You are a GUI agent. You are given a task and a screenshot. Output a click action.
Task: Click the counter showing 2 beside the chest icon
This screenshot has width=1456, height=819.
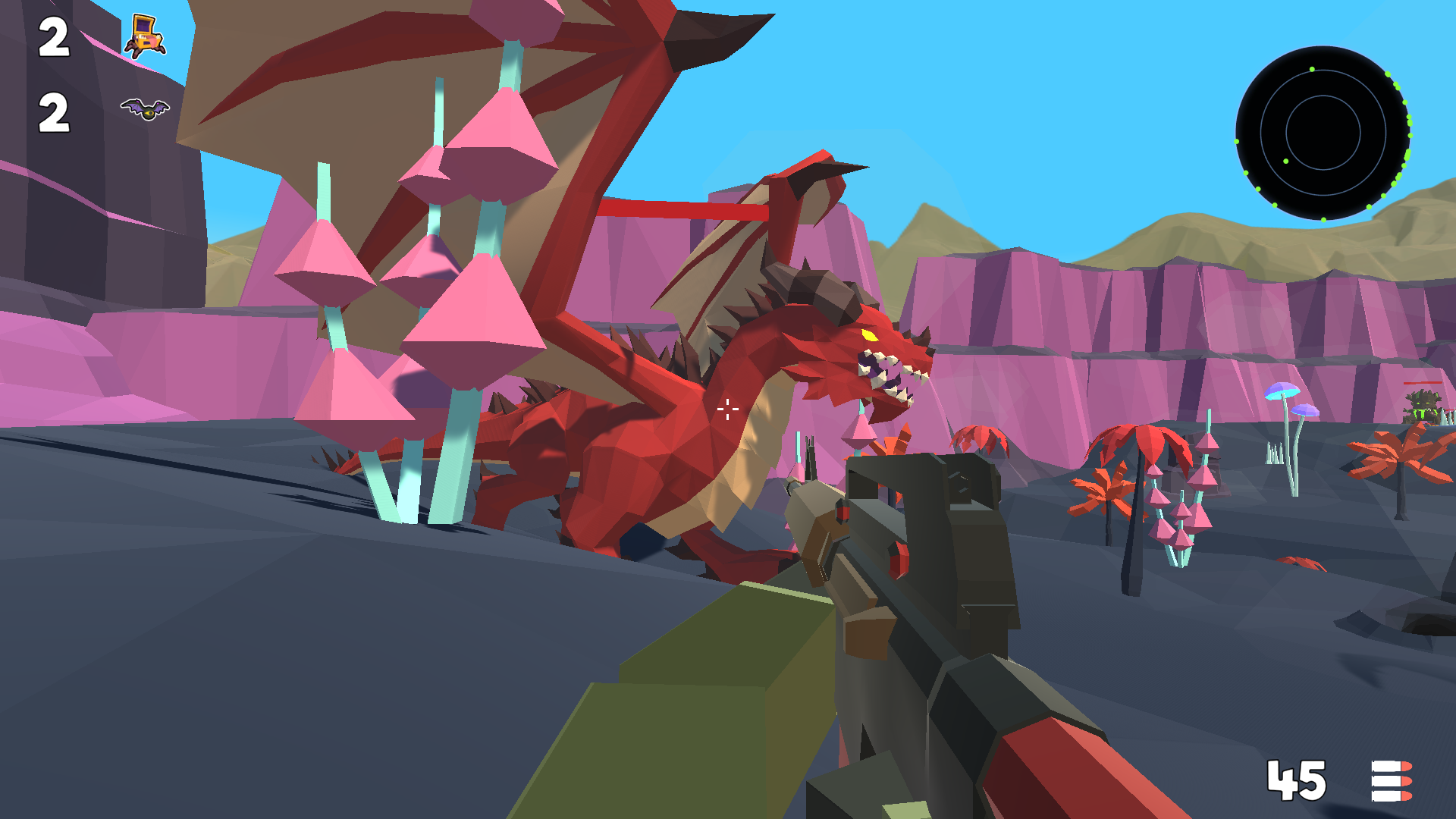[54, 36]
